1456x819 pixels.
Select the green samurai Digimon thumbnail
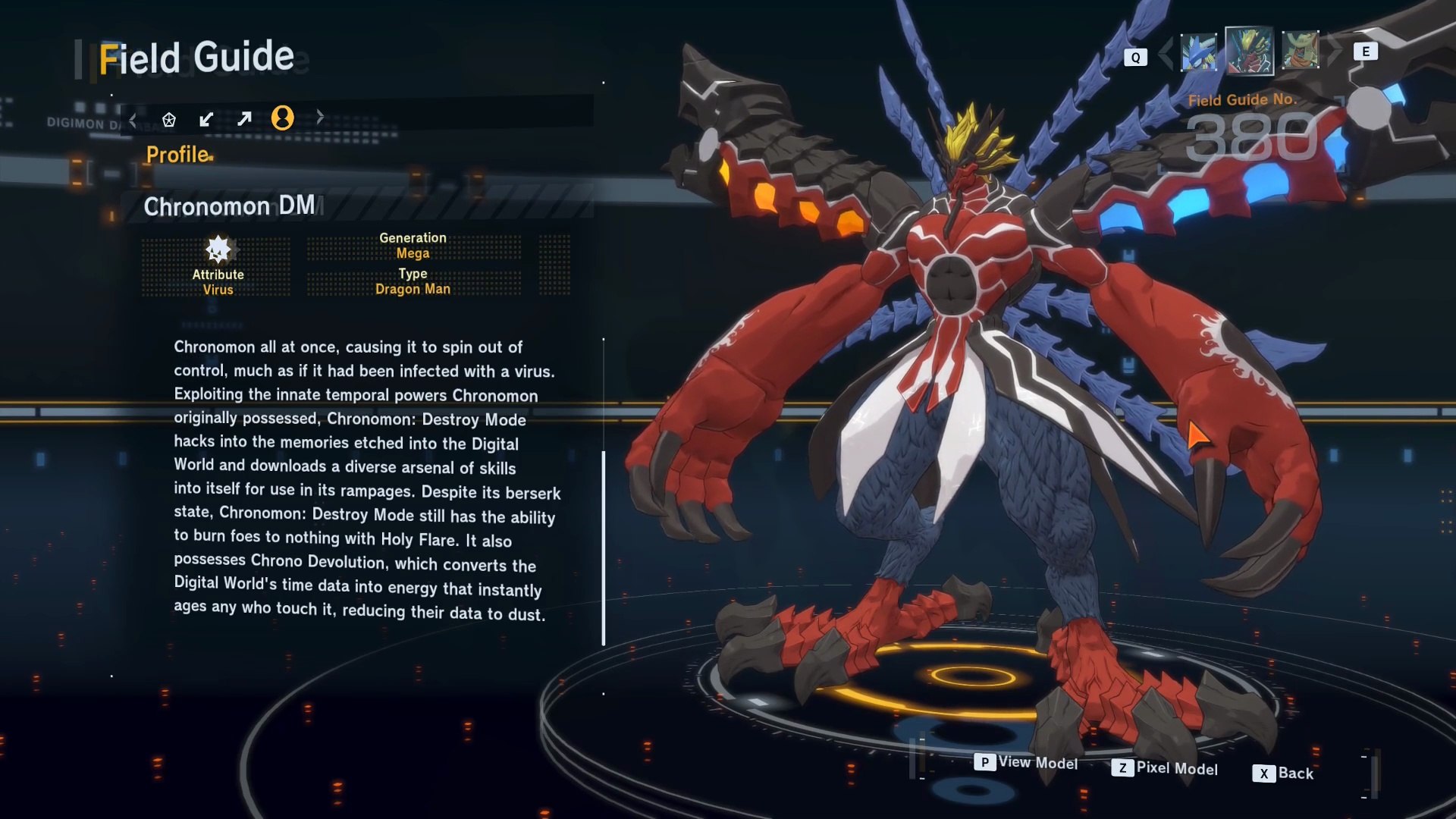[x=1300, y=51]
